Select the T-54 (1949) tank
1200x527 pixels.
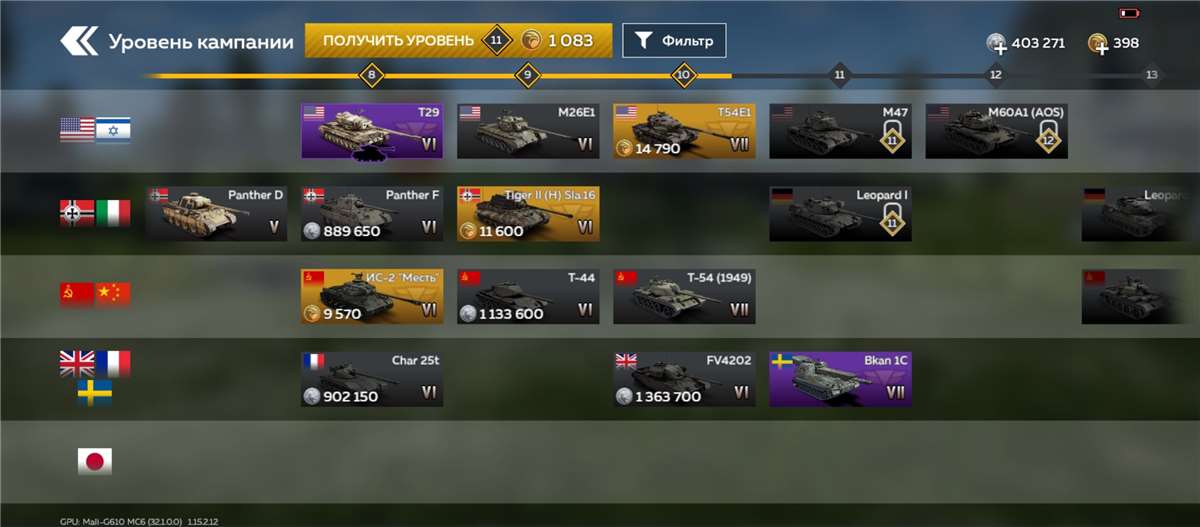click(x=684, y=296)
